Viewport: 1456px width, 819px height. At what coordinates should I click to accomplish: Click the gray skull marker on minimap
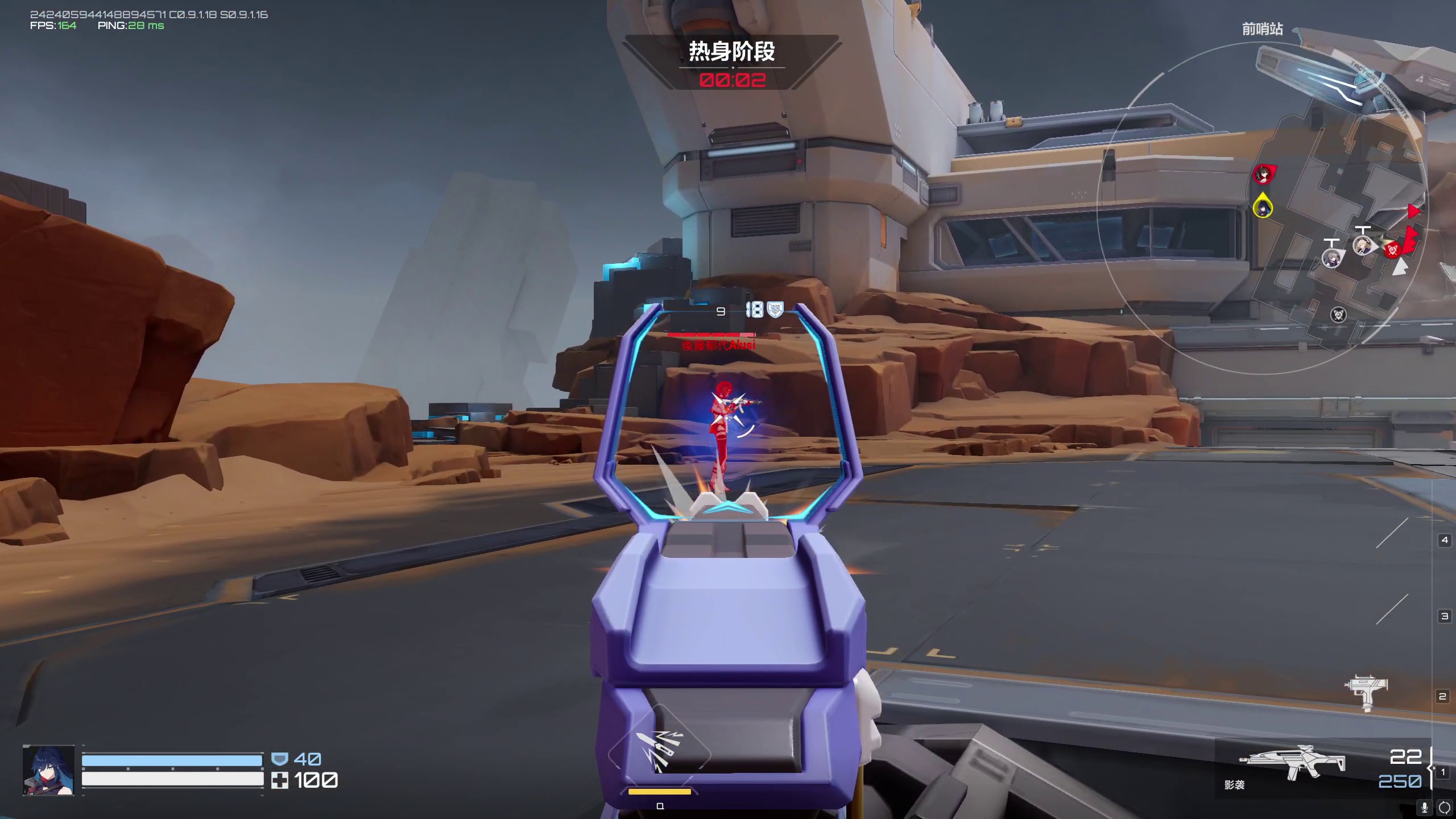pos(1338,315)
